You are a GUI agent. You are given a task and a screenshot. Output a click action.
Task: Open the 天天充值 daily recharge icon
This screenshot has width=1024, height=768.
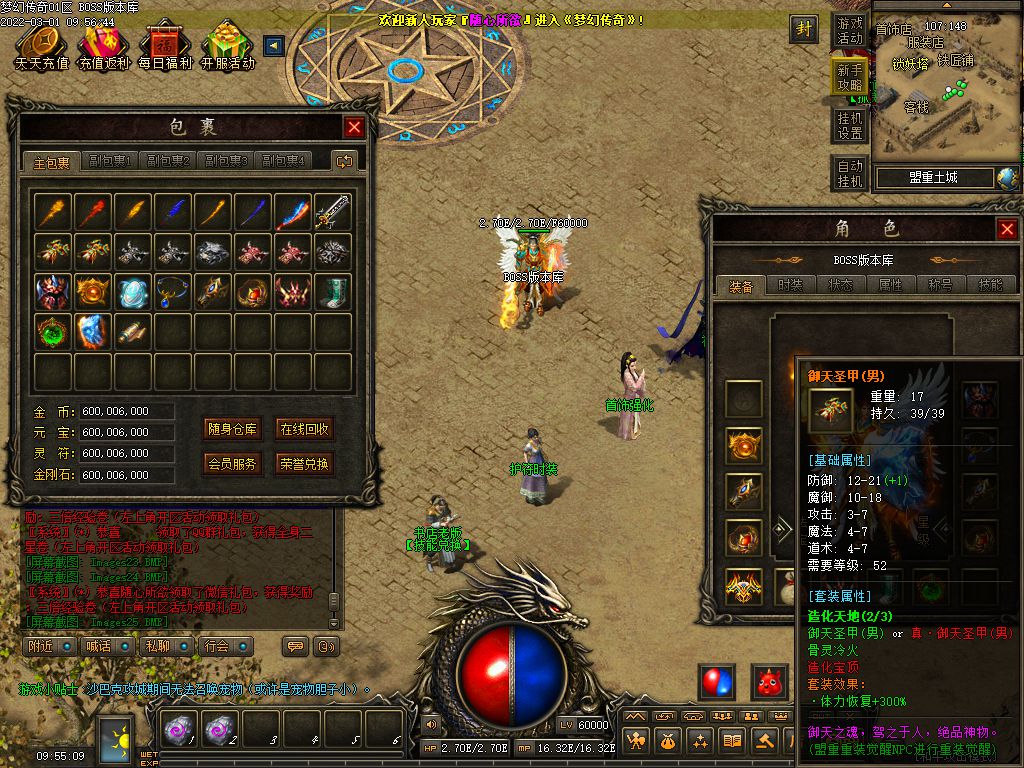[x=41, y=46]
